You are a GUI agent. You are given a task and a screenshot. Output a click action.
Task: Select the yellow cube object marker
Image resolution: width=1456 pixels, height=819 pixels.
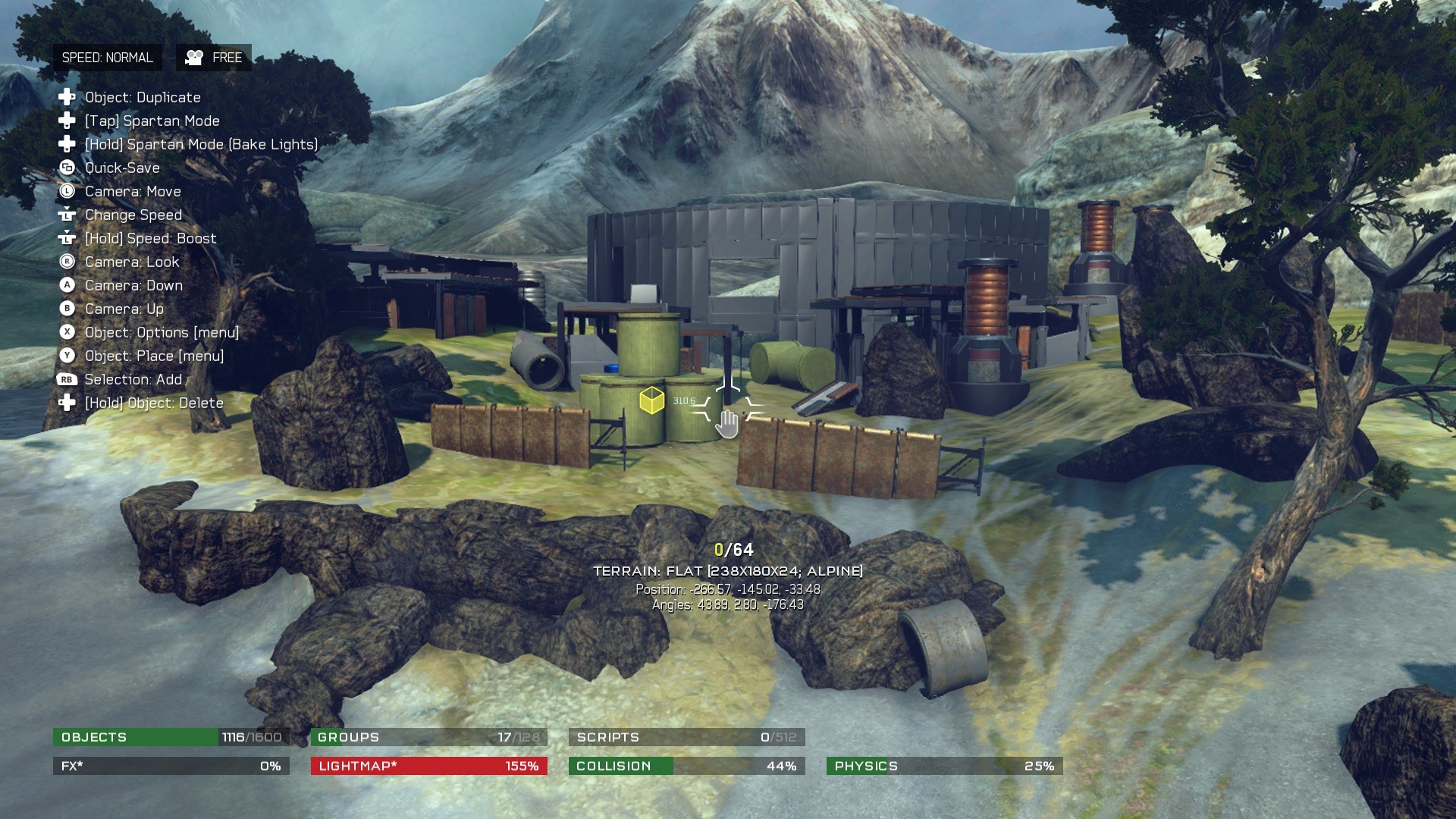[x=651, y=400]
